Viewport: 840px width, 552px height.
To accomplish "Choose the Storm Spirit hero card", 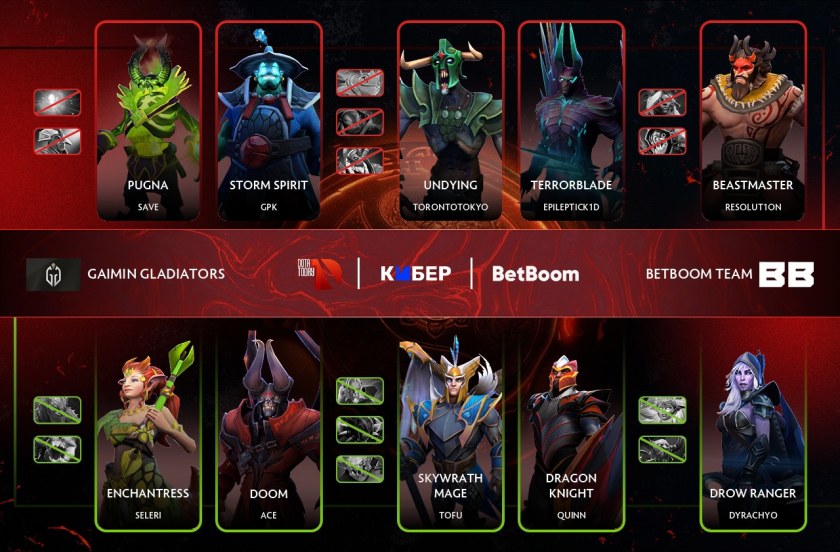I will pyautogui.click(x=268, y=120).
